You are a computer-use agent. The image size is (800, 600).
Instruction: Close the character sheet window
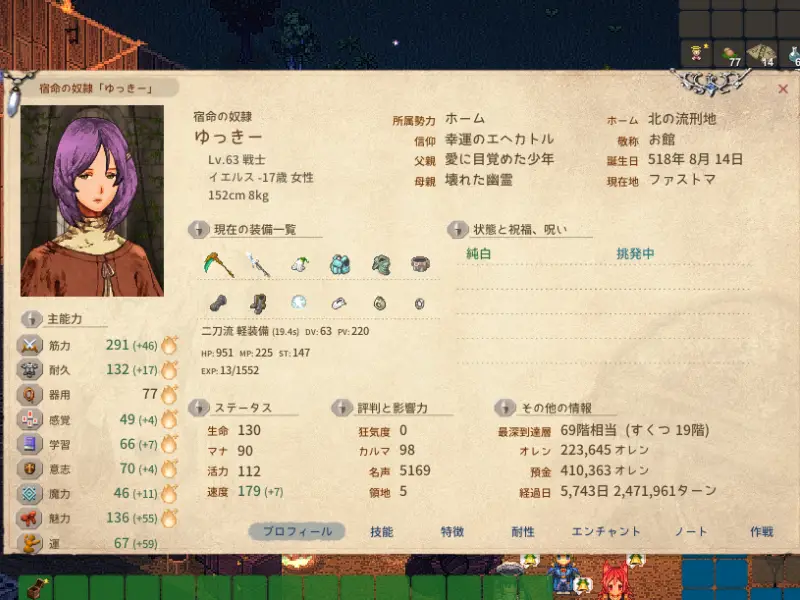click(782, 89)
